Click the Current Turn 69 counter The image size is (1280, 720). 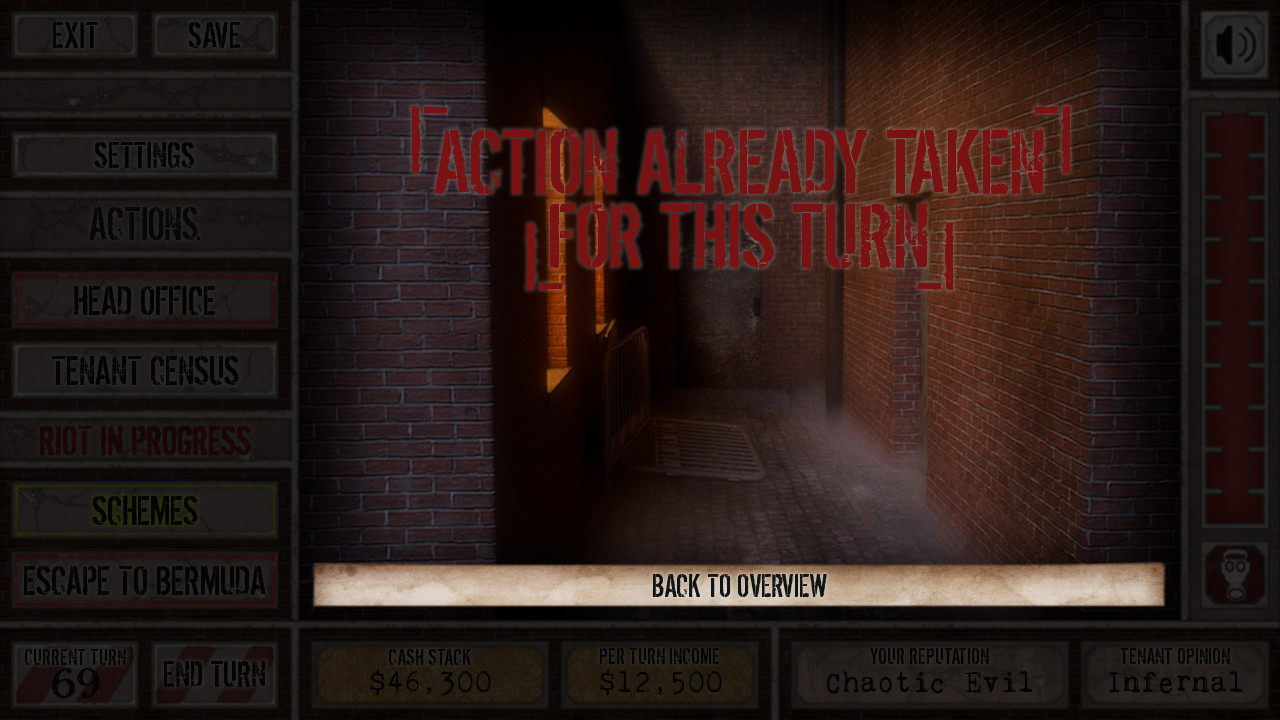[x=73, y=673]
